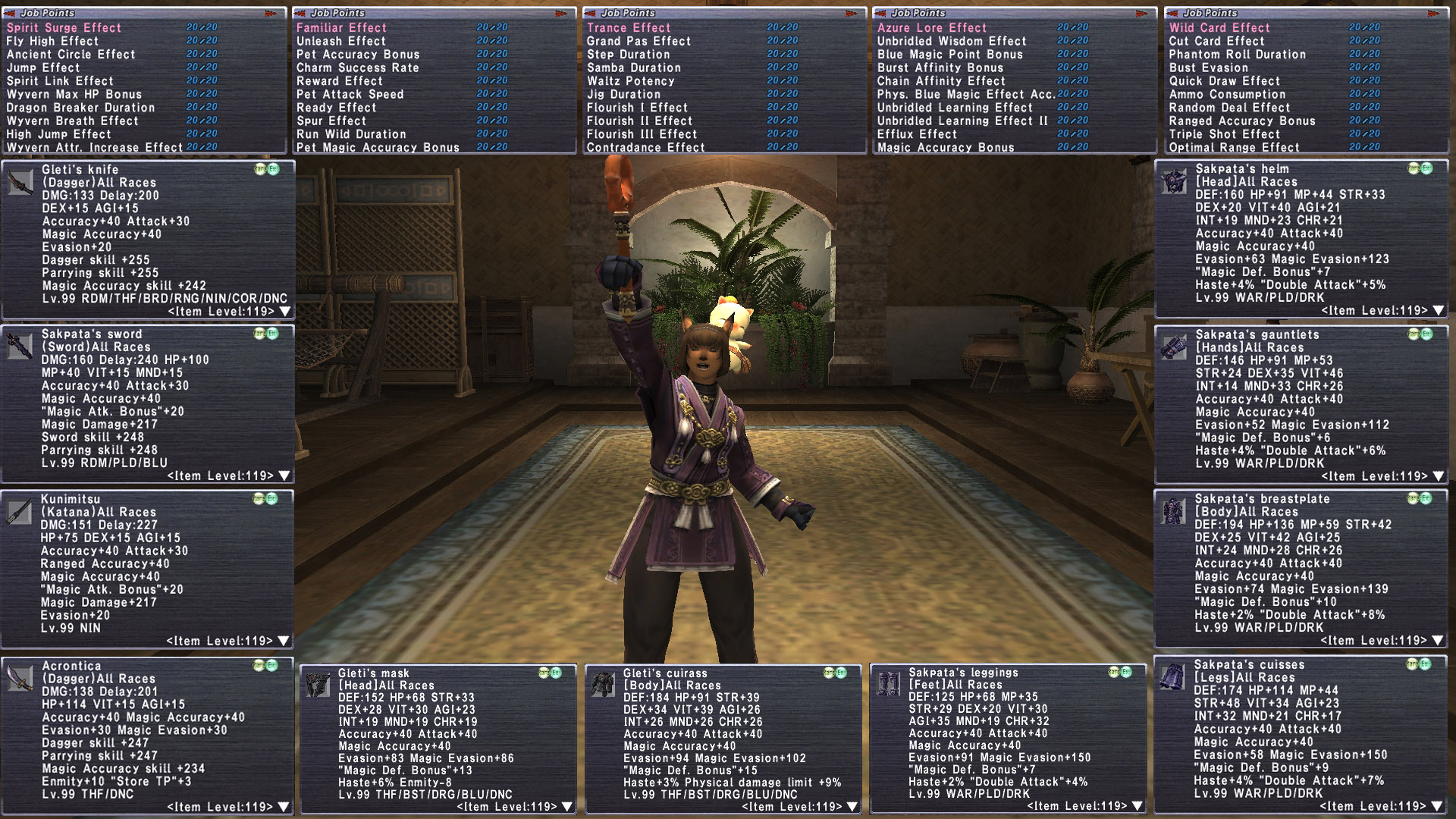Click the Gleti's cuirass armor icon
This screenshot has width=1456, height=819.
604,684
